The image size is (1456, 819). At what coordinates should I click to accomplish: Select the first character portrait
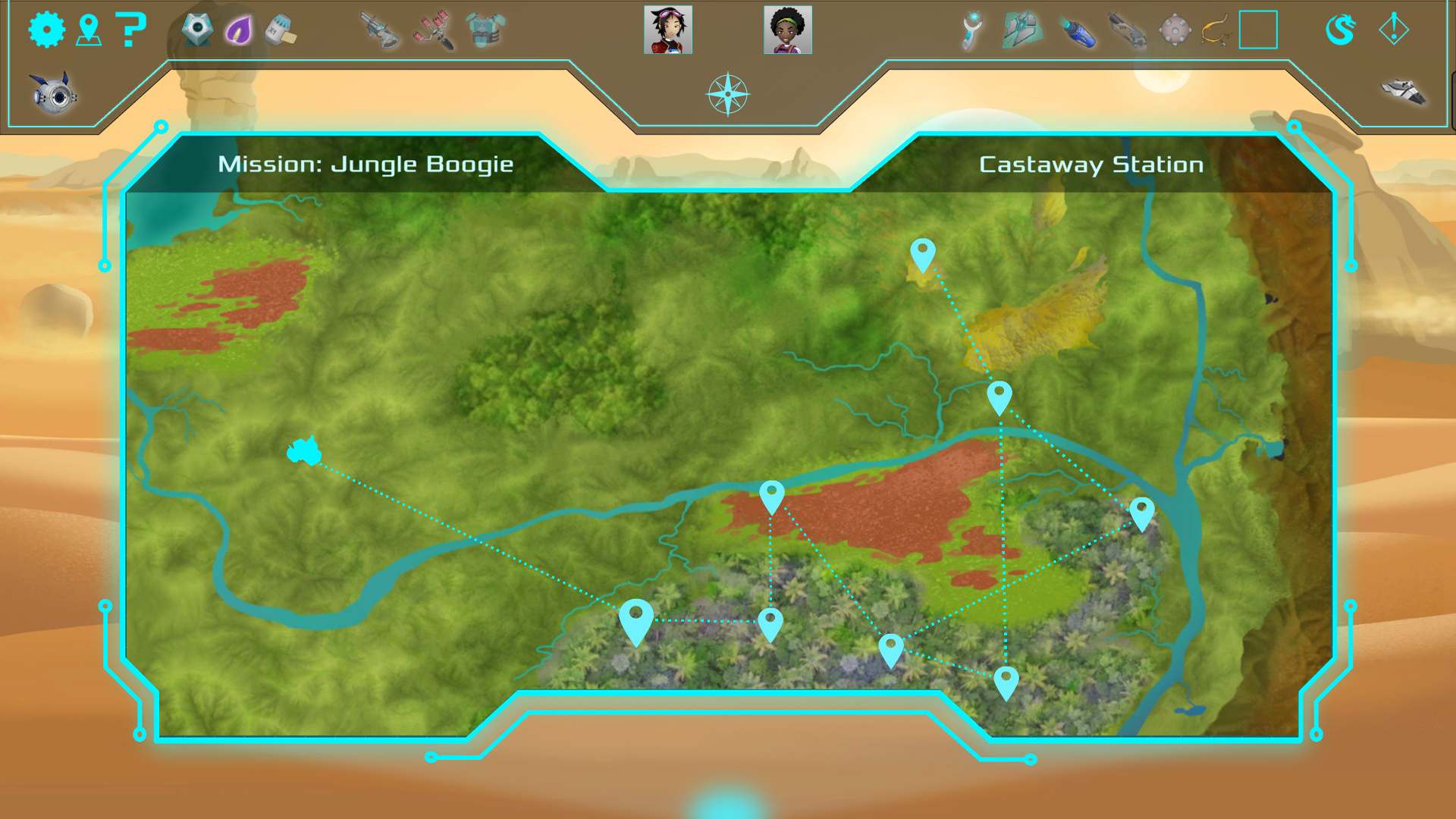coord(669,30)
